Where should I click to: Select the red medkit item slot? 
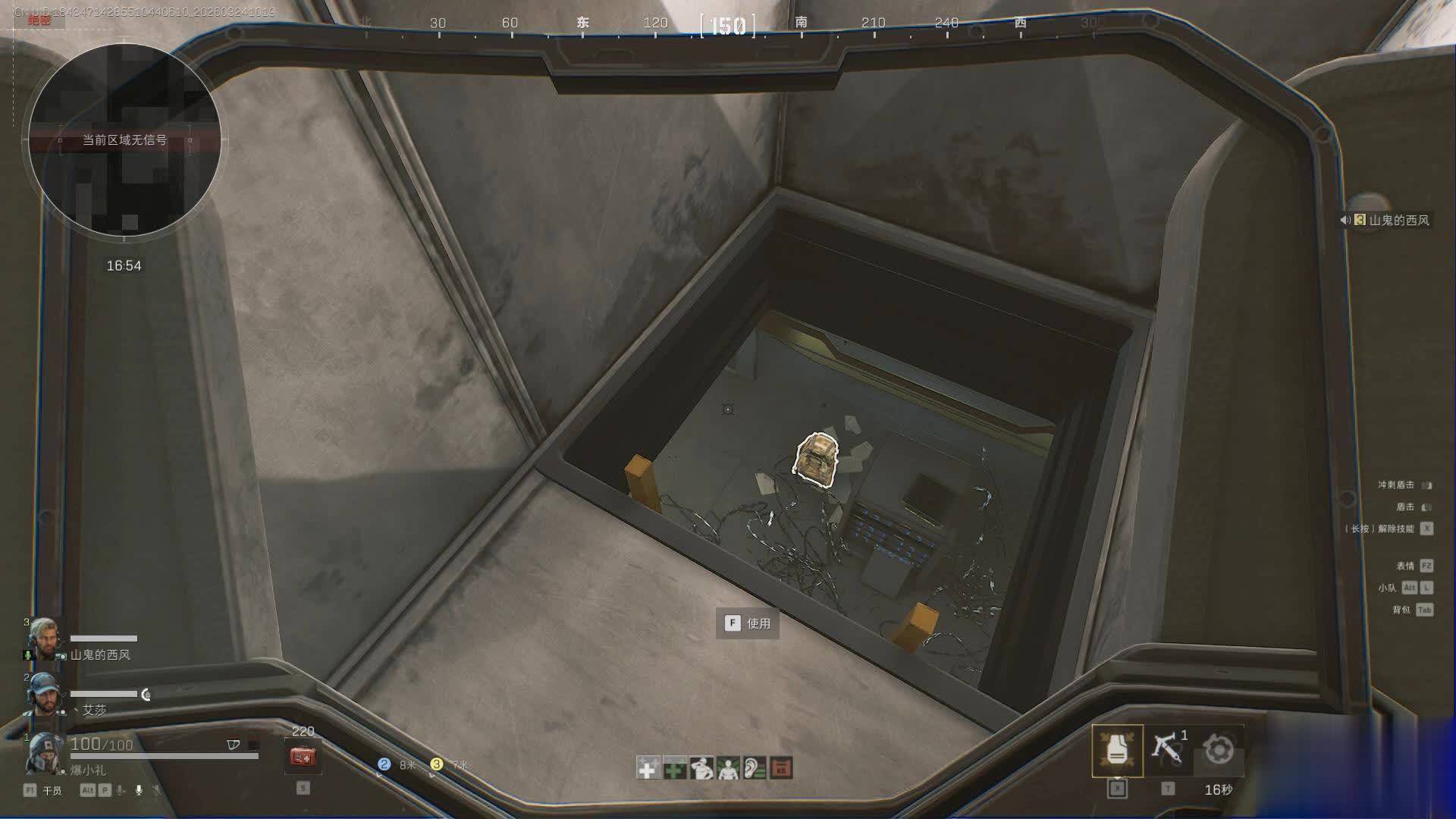coord(303,756)
